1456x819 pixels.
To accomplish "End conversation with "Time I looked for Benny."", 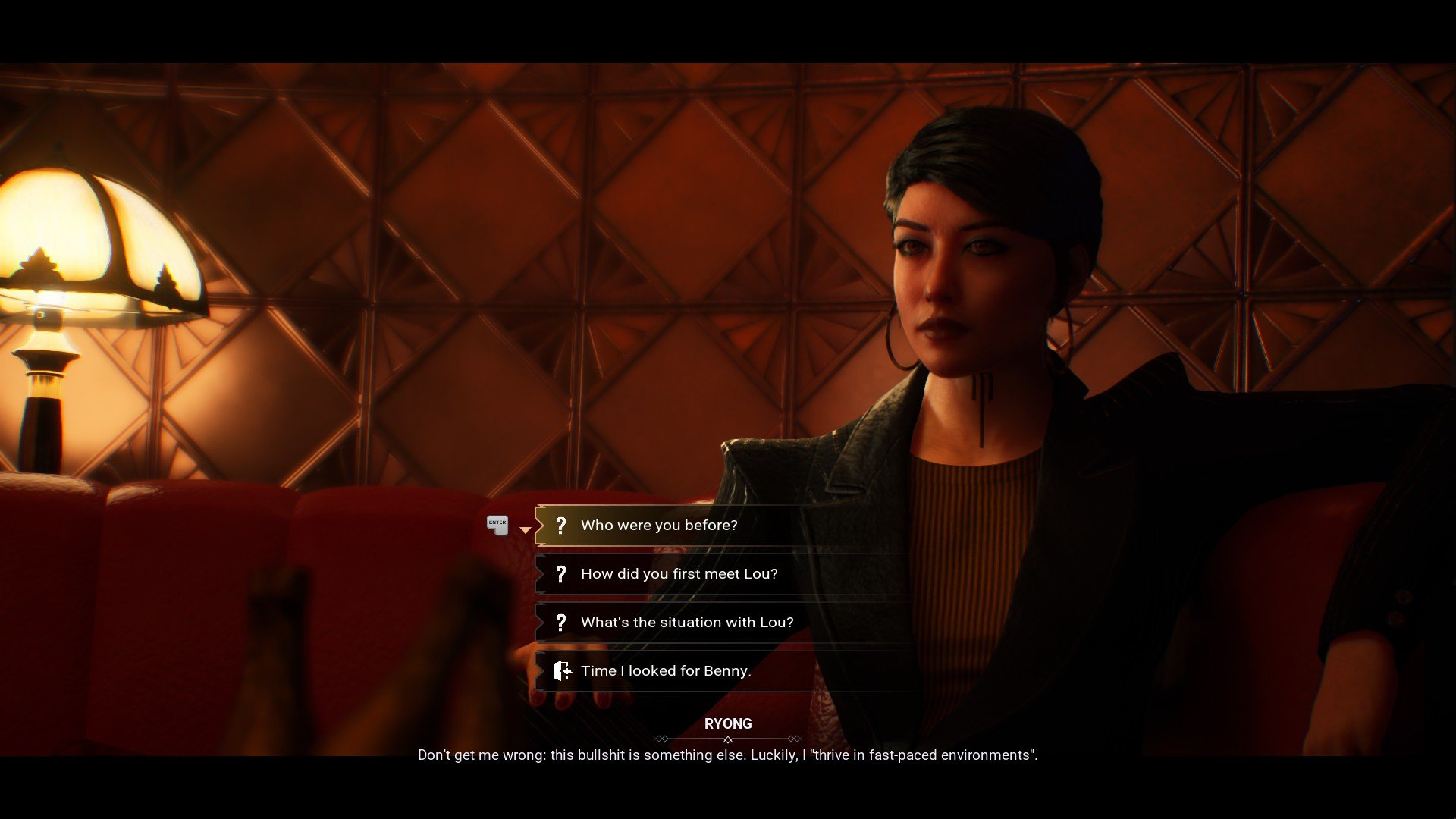I will click(665, 671).
